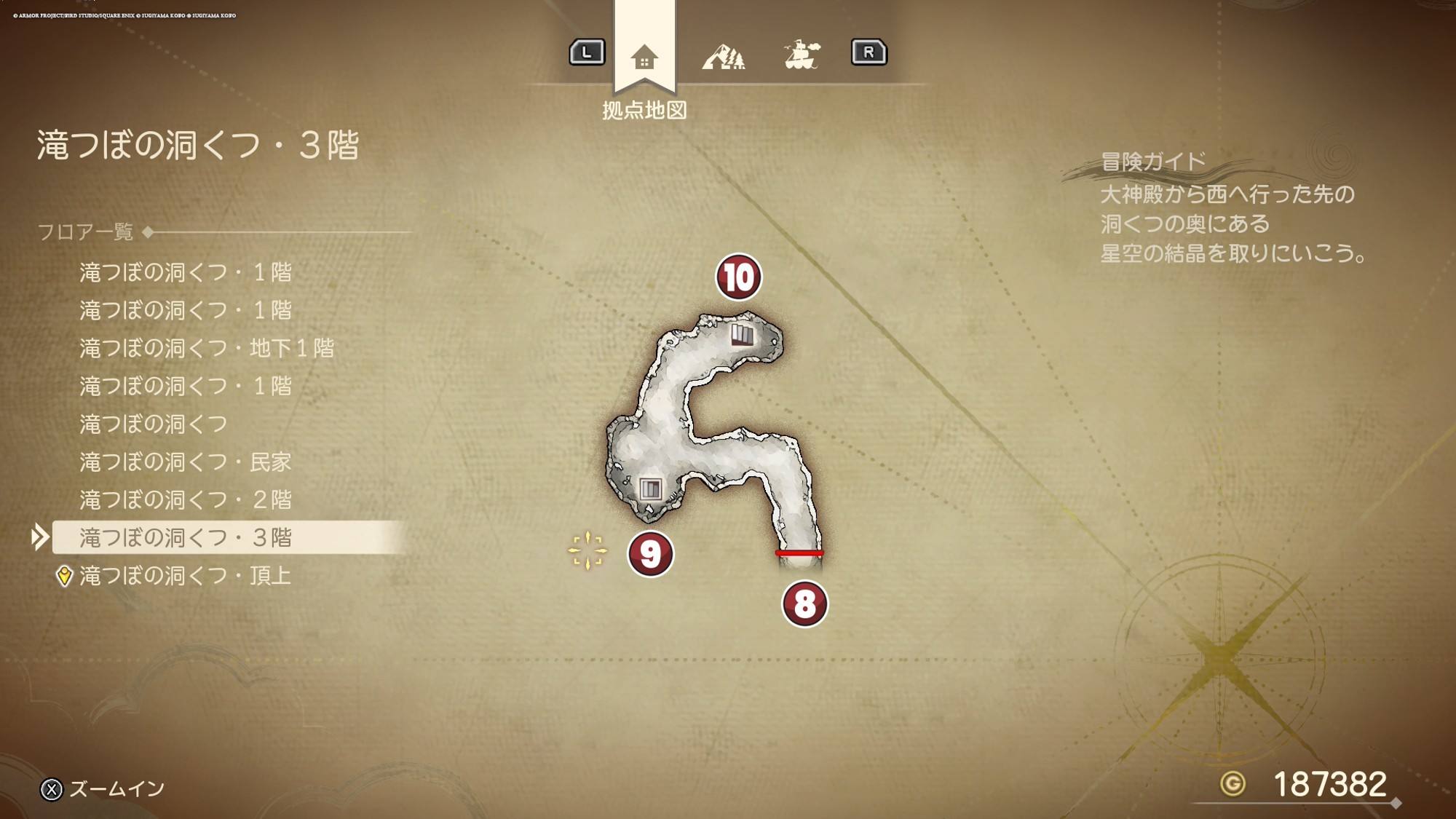Click the stairs icon near marker 9
This screenshot has width=1456, height=819.
tap(649, 488)
